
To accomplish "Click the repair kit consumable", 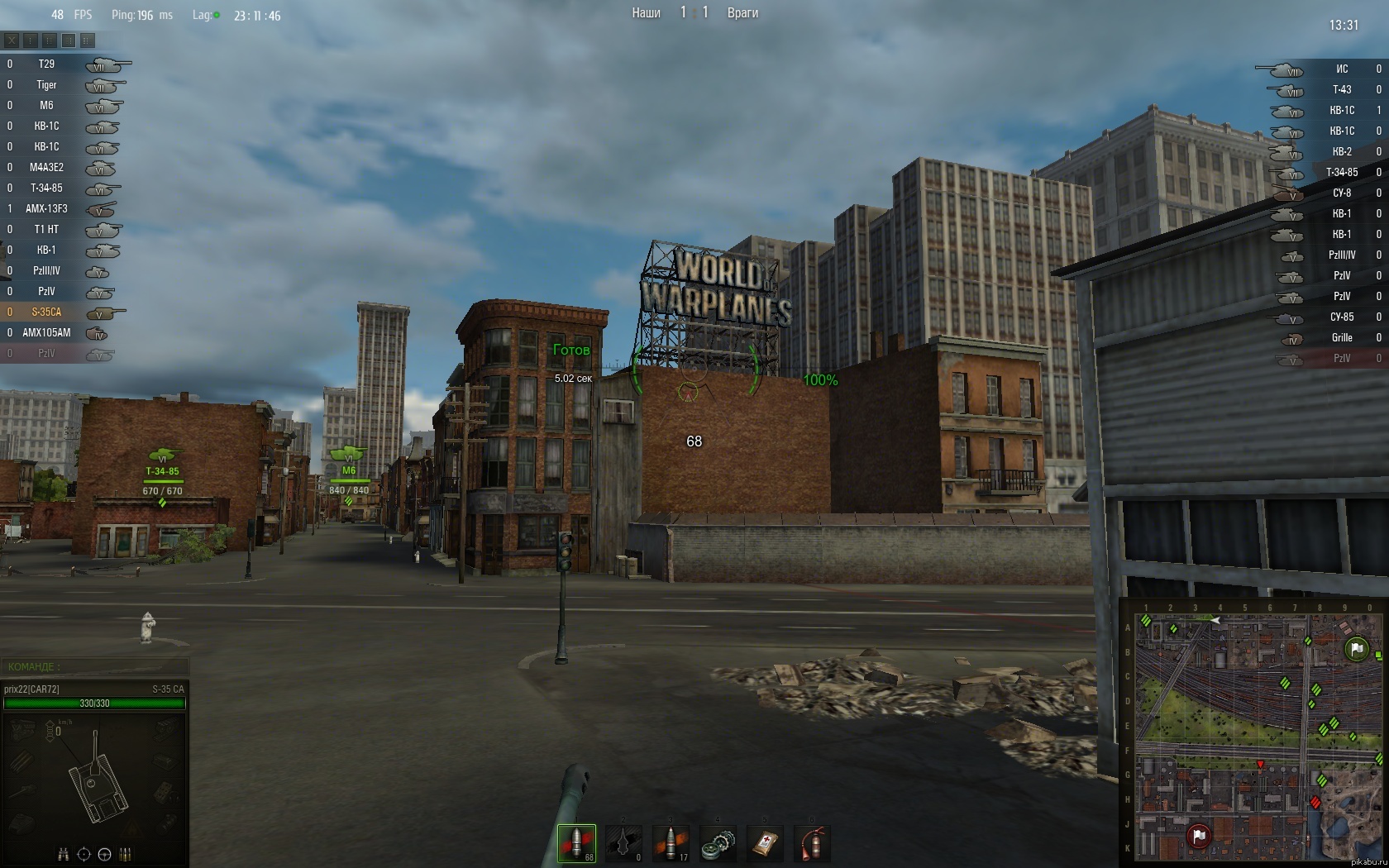I will (718, 842).
